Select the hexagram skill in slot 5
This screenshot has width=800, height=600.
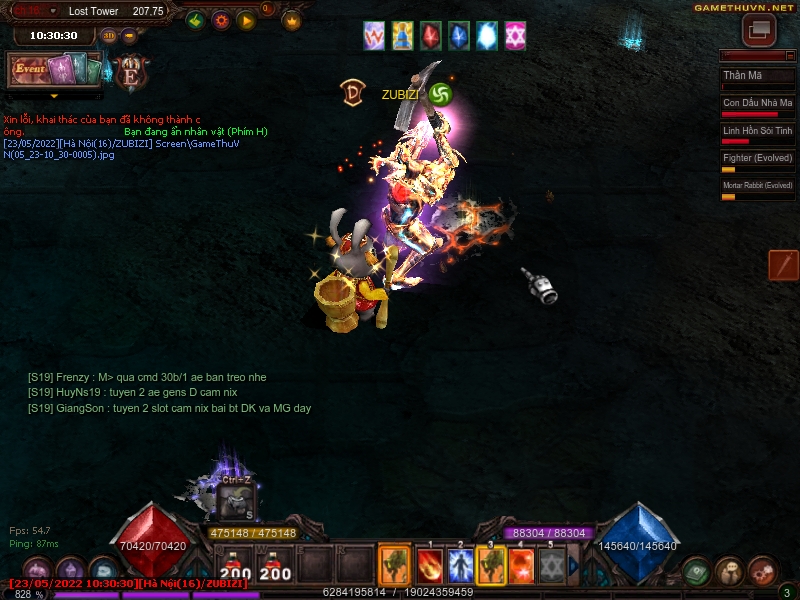[x=551, y=566]
